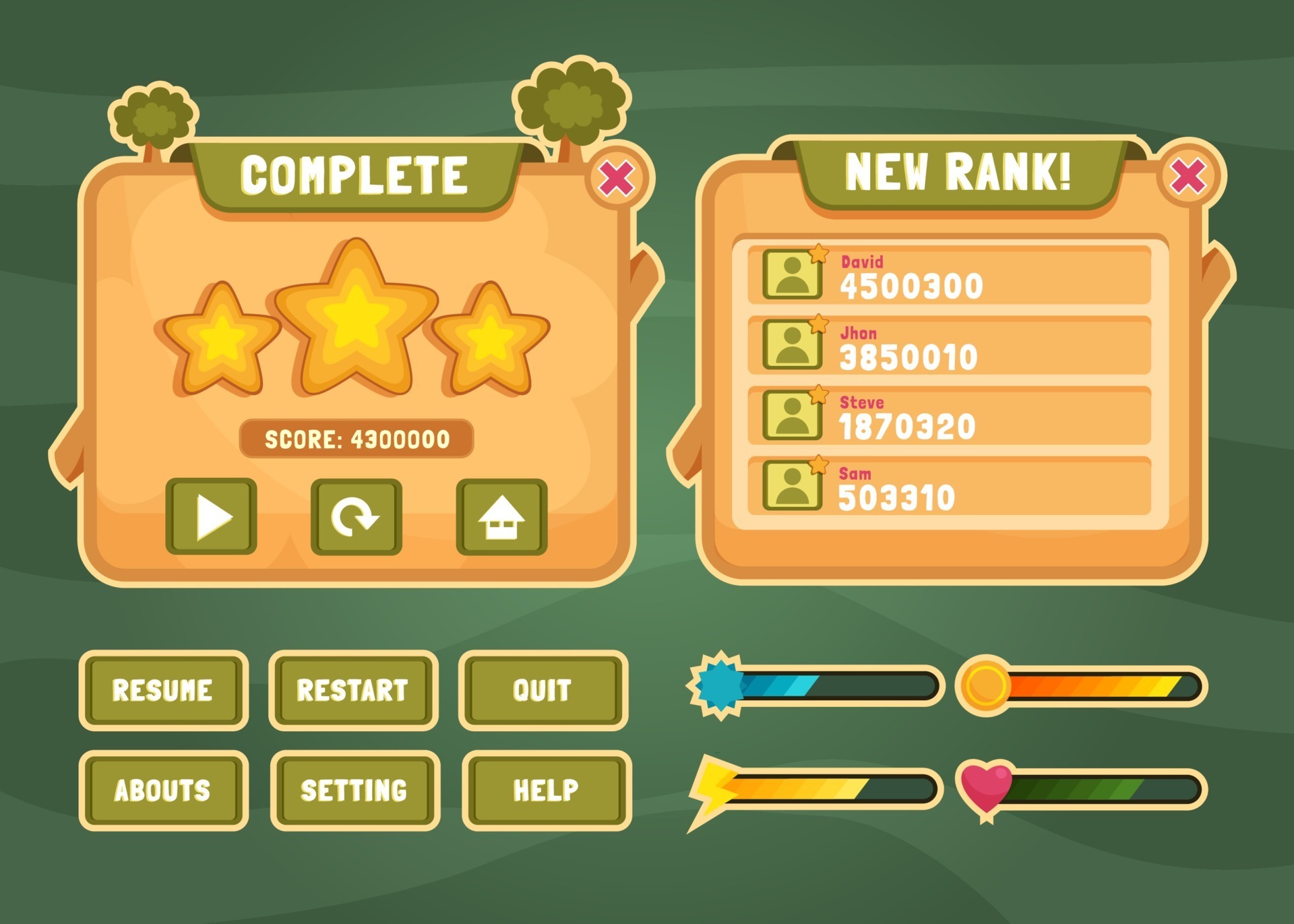
Task: Open the Setting menu
Action: point(353,788)
